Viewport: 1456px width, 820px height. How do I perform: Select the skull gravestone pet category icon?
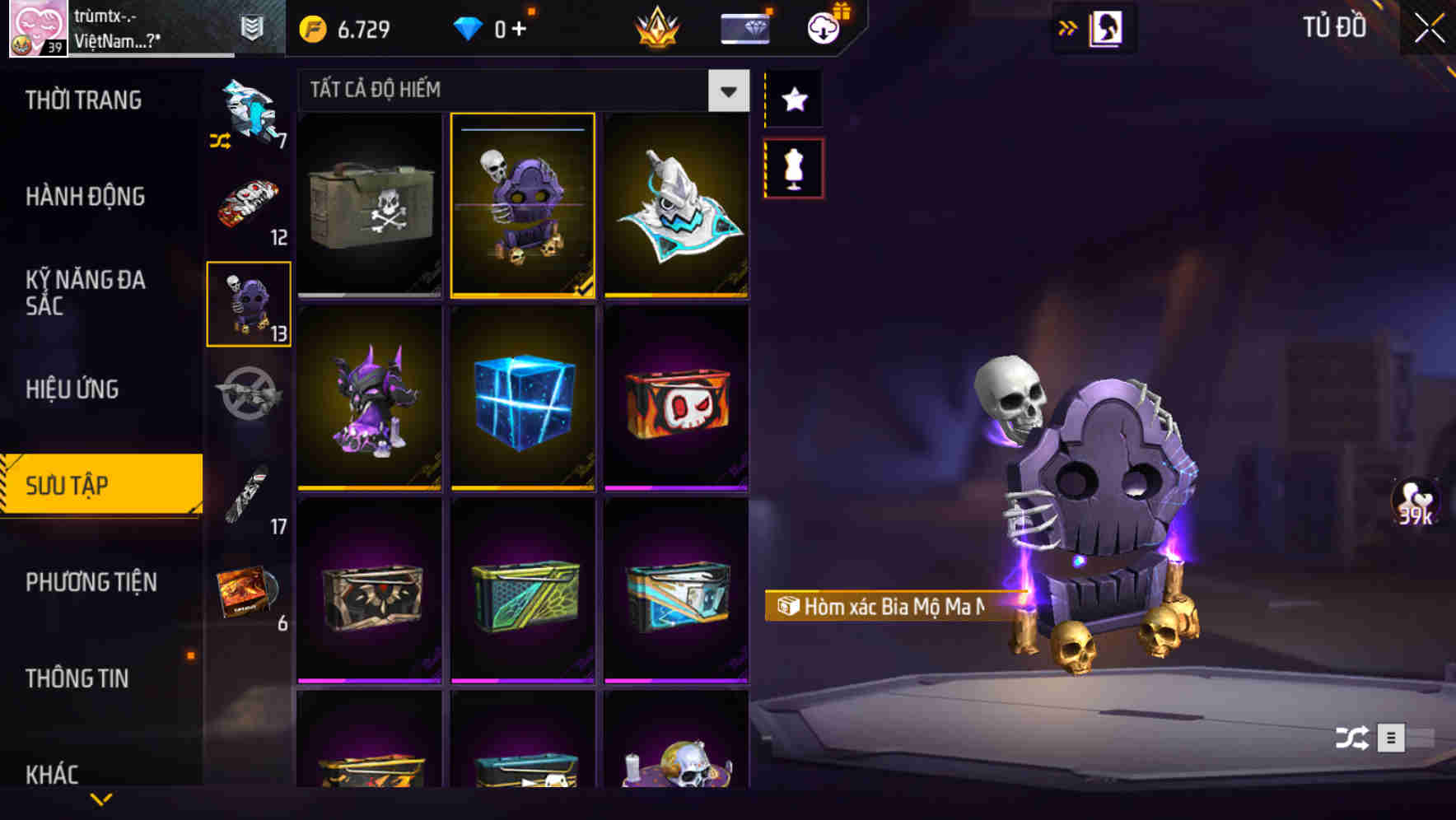[247, 305]
